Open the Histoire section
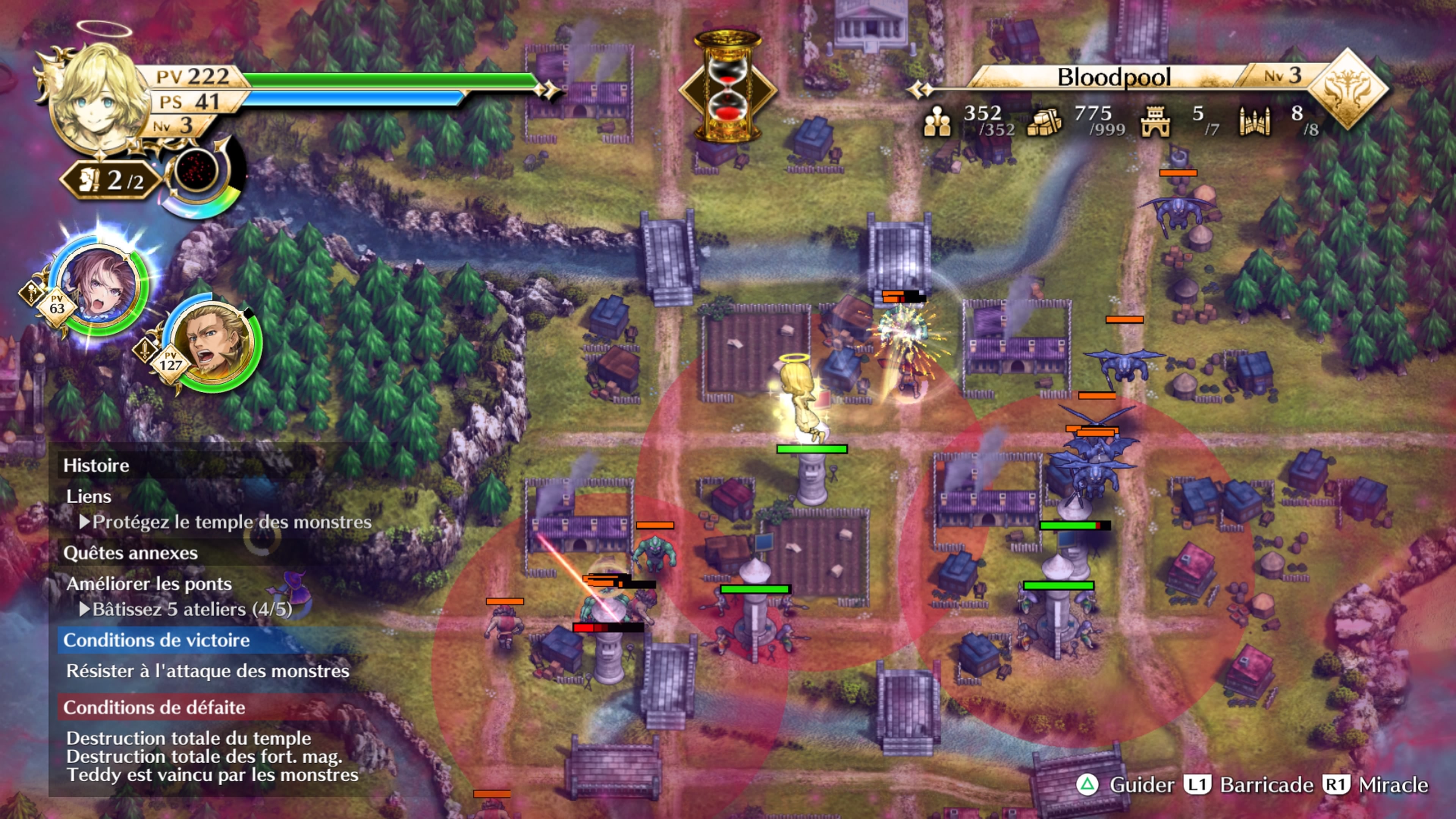The image size is (1456, 819). [96, 465]
